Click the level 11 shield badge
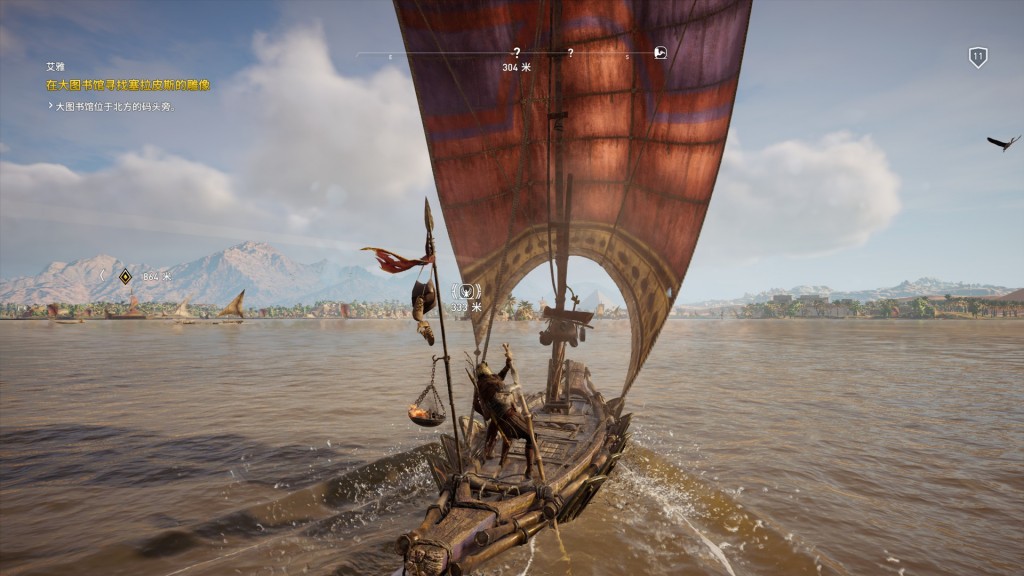The height and width of the screenshot is (576, 1024). click(x=978, y=57)
